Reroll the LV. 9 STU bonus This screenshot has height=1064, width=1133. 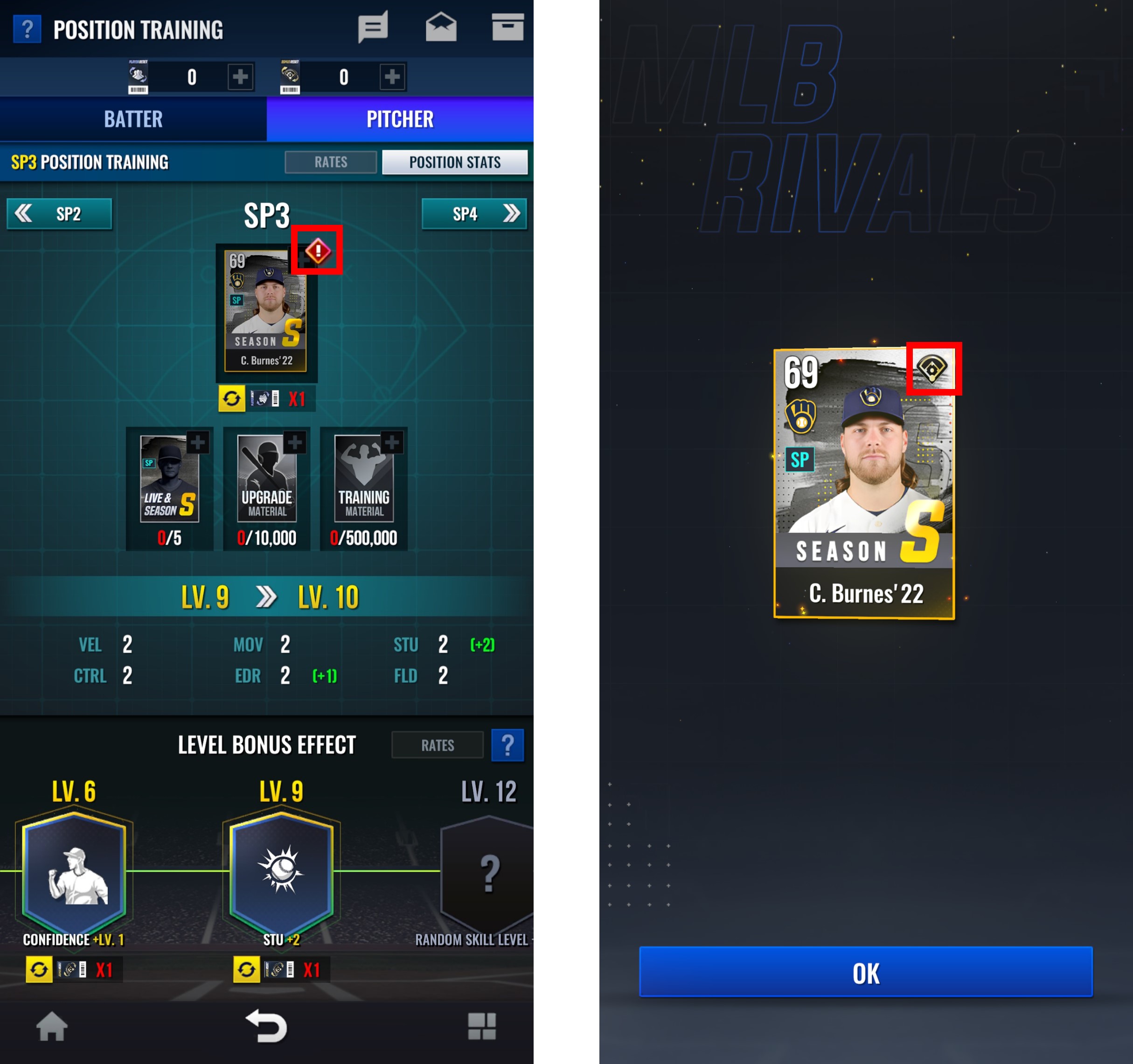247,969
